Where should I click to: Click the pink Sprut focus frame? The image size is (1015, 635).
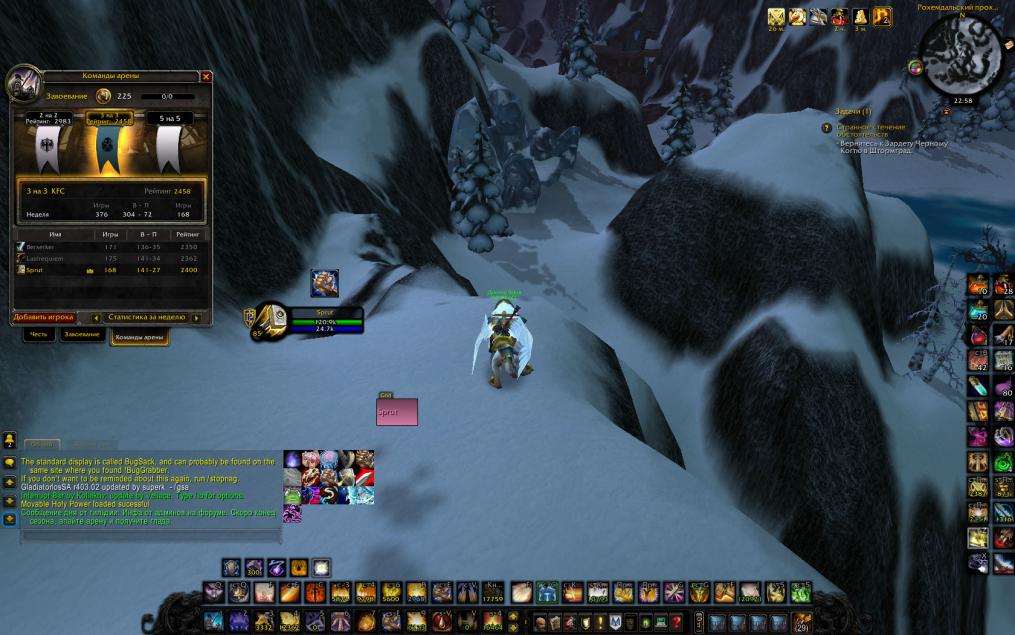pos(397,412)
